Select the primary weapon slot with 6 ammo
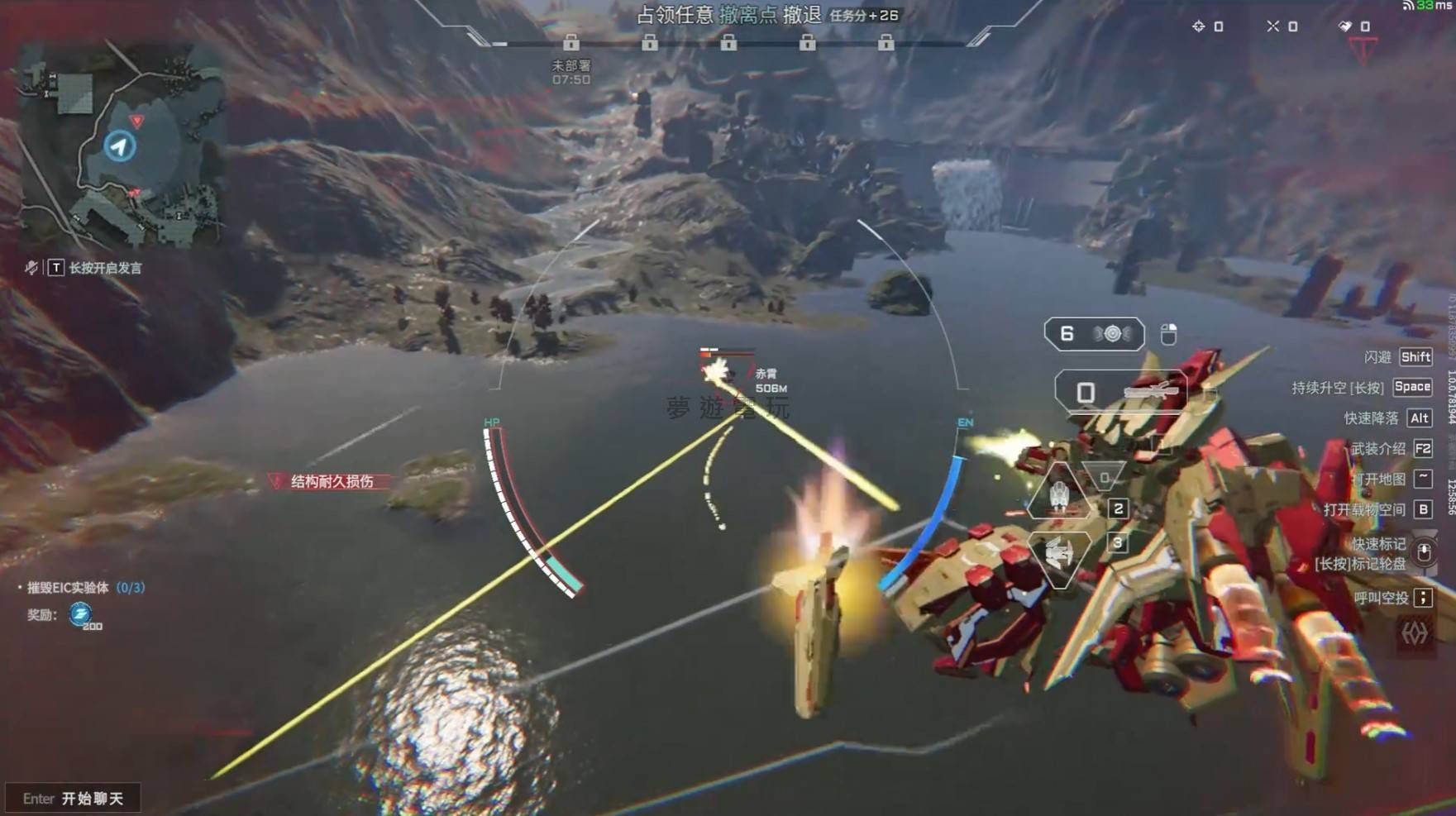 pos(1094,334)
